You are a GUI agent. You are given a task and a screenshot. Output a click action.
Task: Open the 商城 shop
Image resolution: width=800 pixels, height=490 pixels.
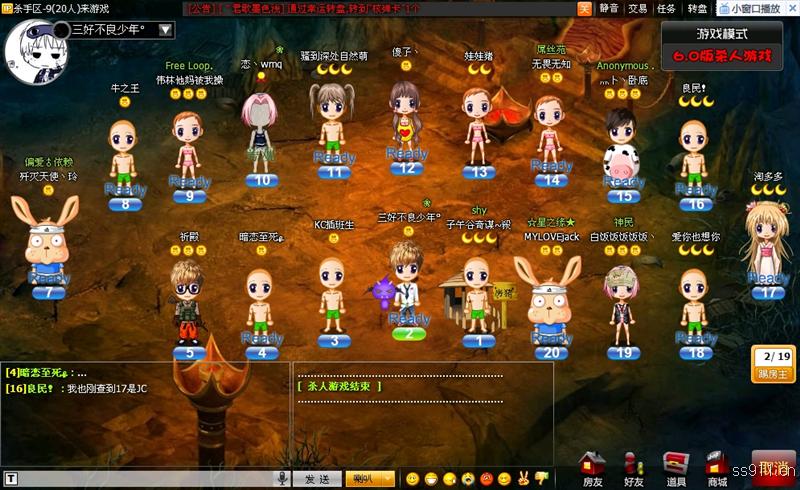[x=717, y=469]
